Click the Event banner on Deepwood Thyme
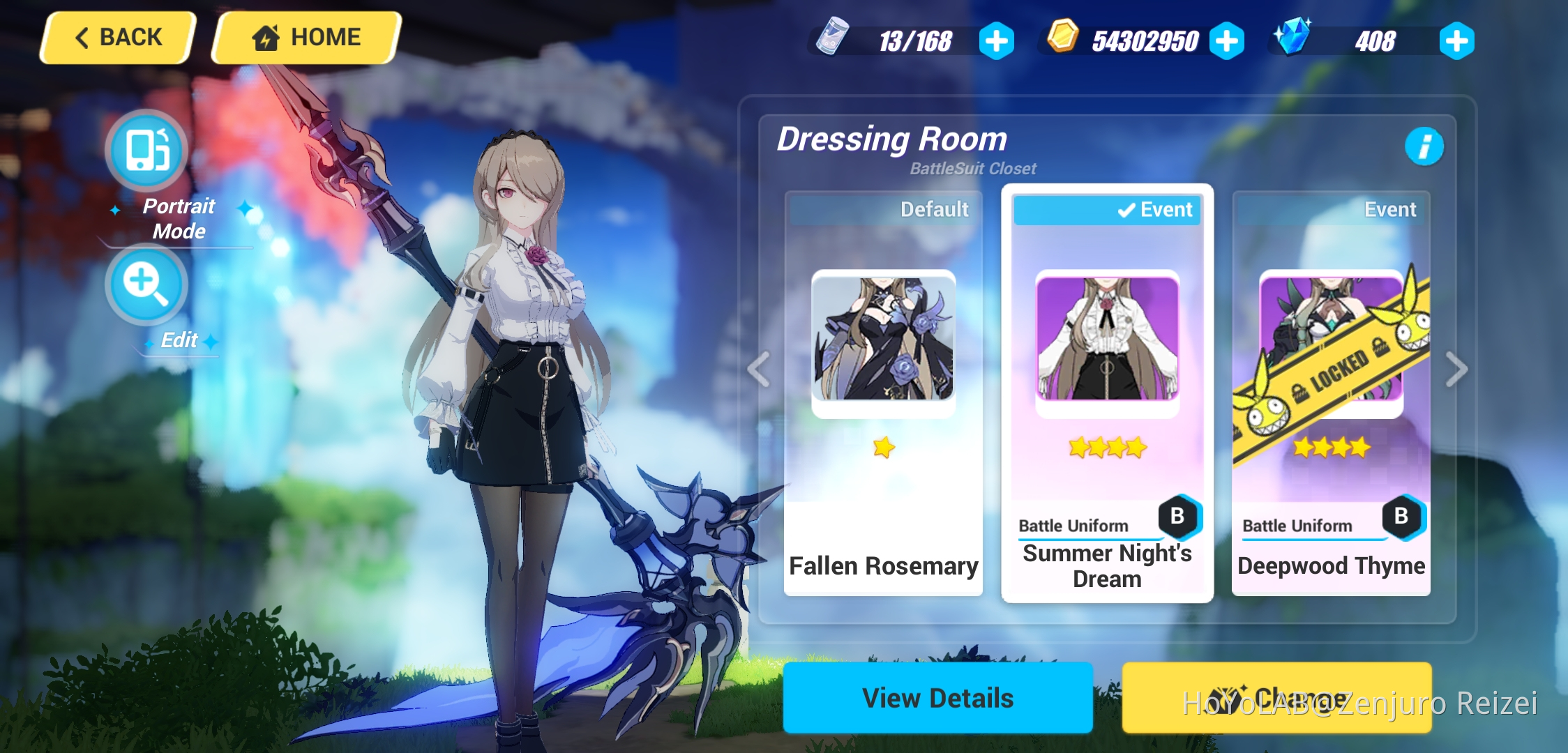Image resolution: width=1568 pixels, height=753 pixels. tap(1389, 208)
